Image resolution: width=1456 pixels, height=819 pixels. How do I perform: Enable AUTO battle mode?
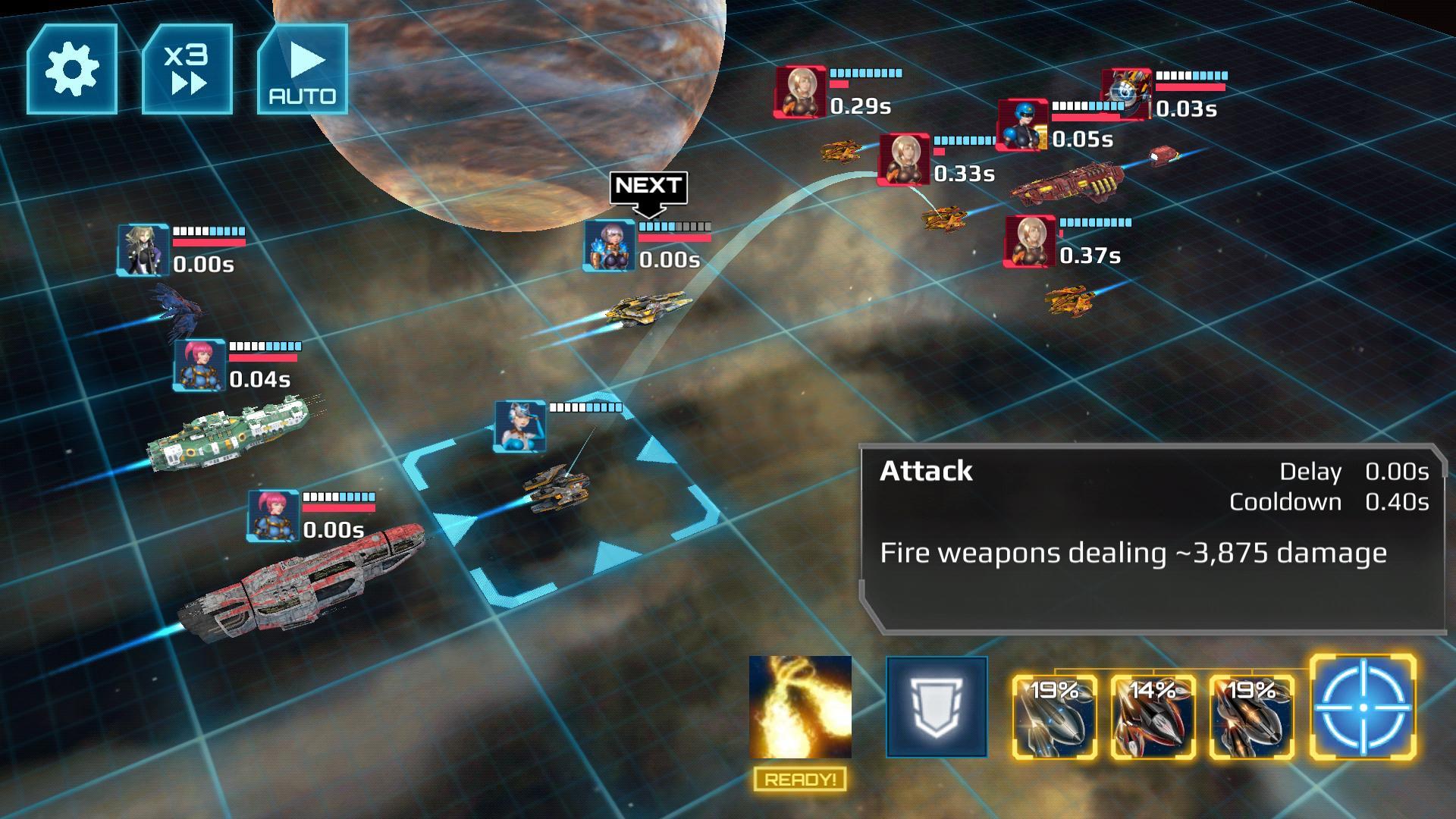click(302, 68)
